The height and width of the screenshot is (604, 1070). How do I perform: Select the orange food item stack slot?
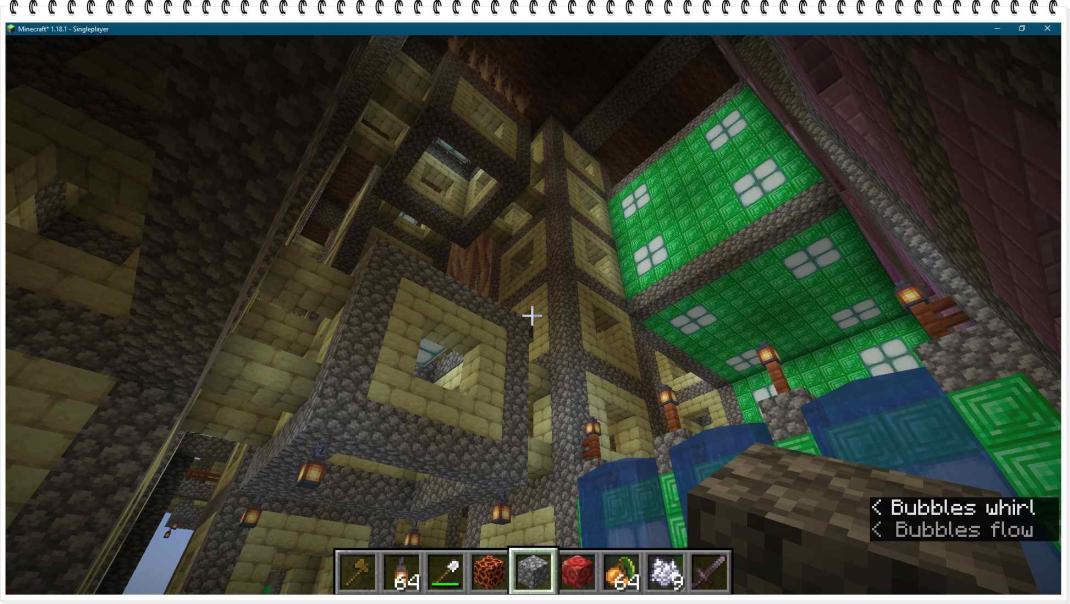click(621, 571)
